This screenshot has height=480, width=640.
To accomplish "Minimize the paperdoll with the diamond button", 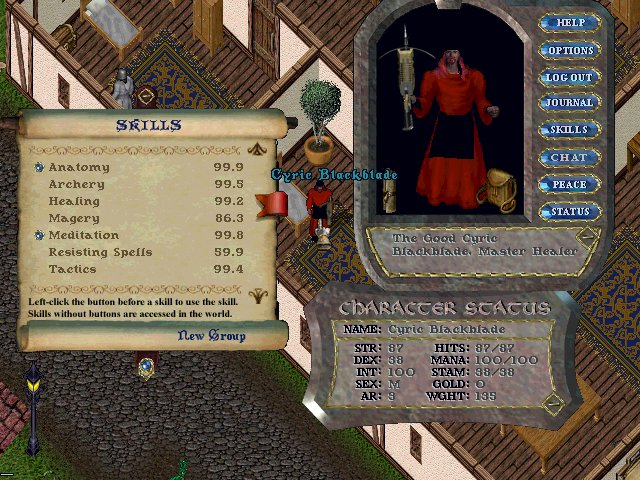I will click(586, 238).
